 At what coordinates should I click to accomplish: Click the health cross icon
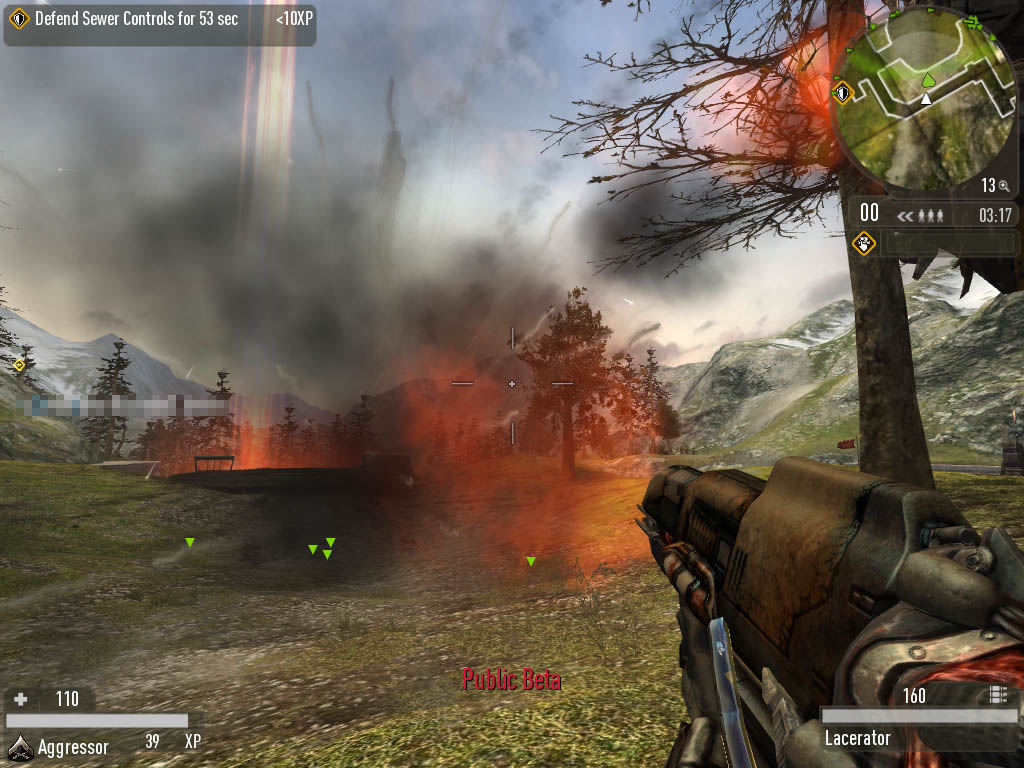[20, 699]
